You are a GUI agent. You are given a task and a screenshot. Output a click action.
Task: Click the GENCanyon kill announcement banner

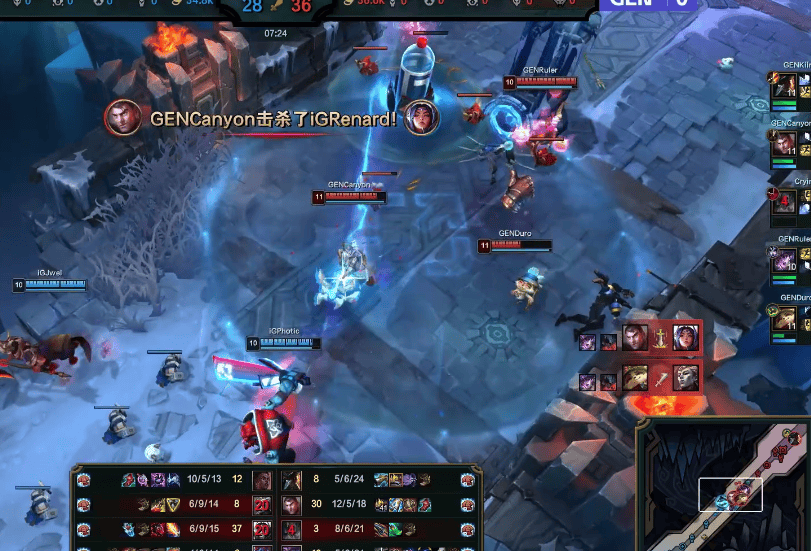[272, 119]
